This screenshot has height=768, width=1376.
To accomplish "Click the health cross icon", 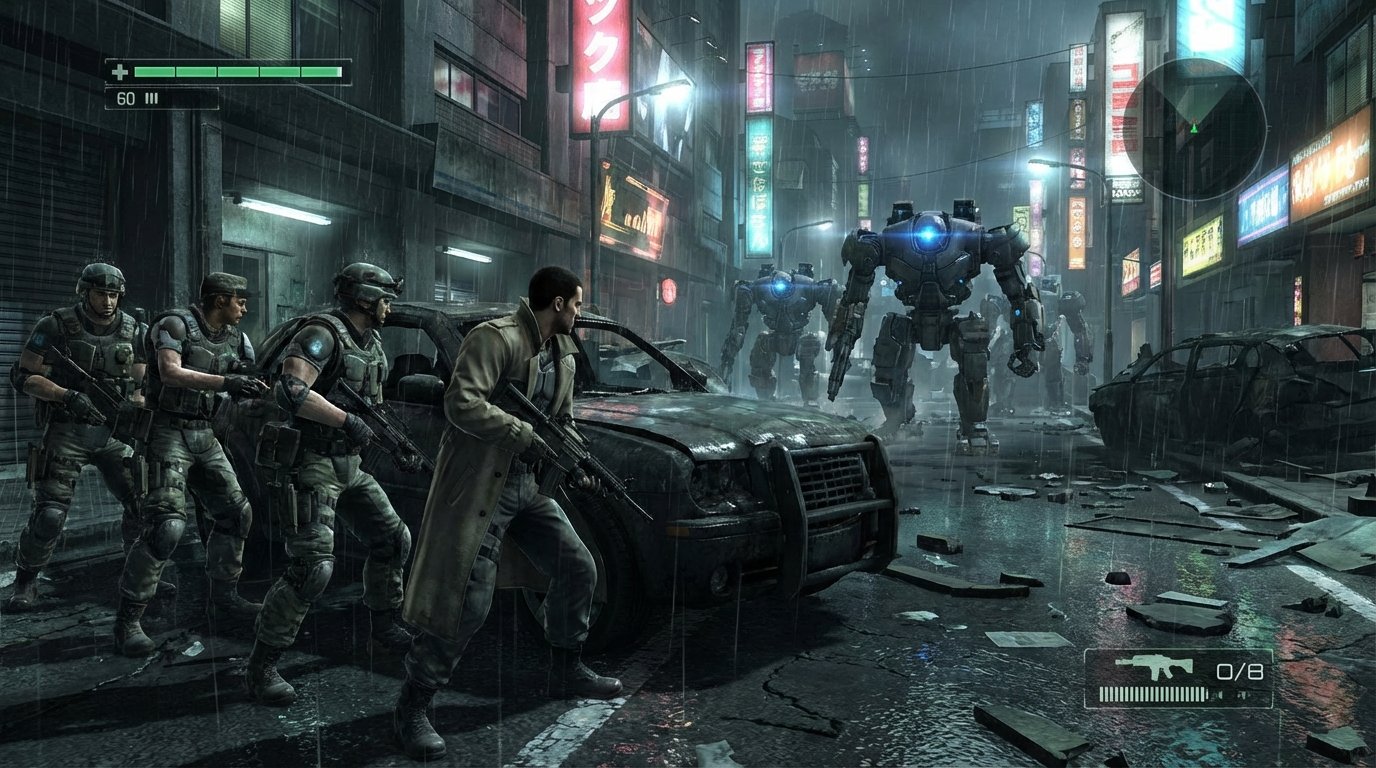I will 120,72.
